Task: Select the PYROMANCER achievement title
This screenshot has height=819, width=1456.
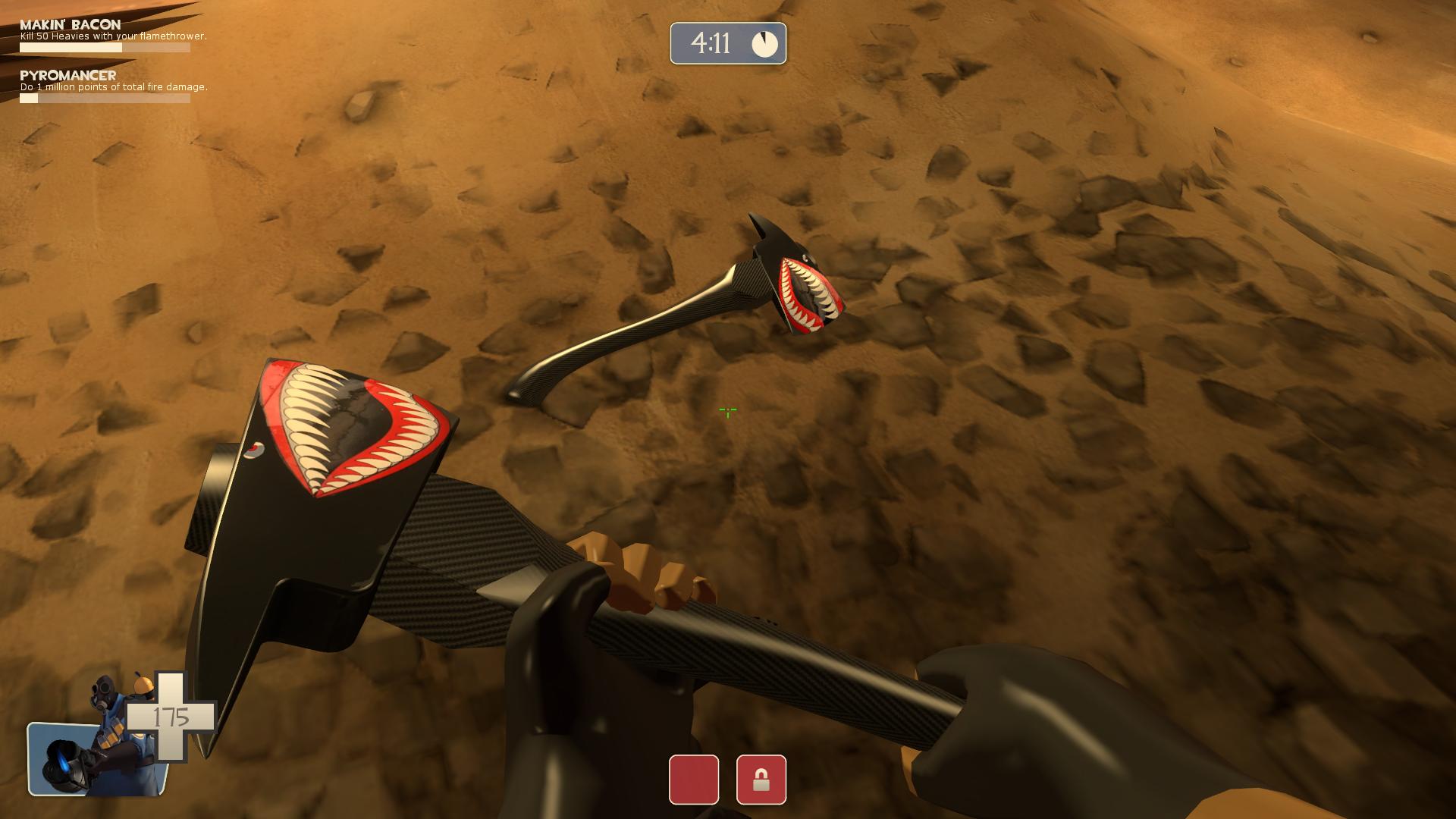Action: tap(67, 75)
